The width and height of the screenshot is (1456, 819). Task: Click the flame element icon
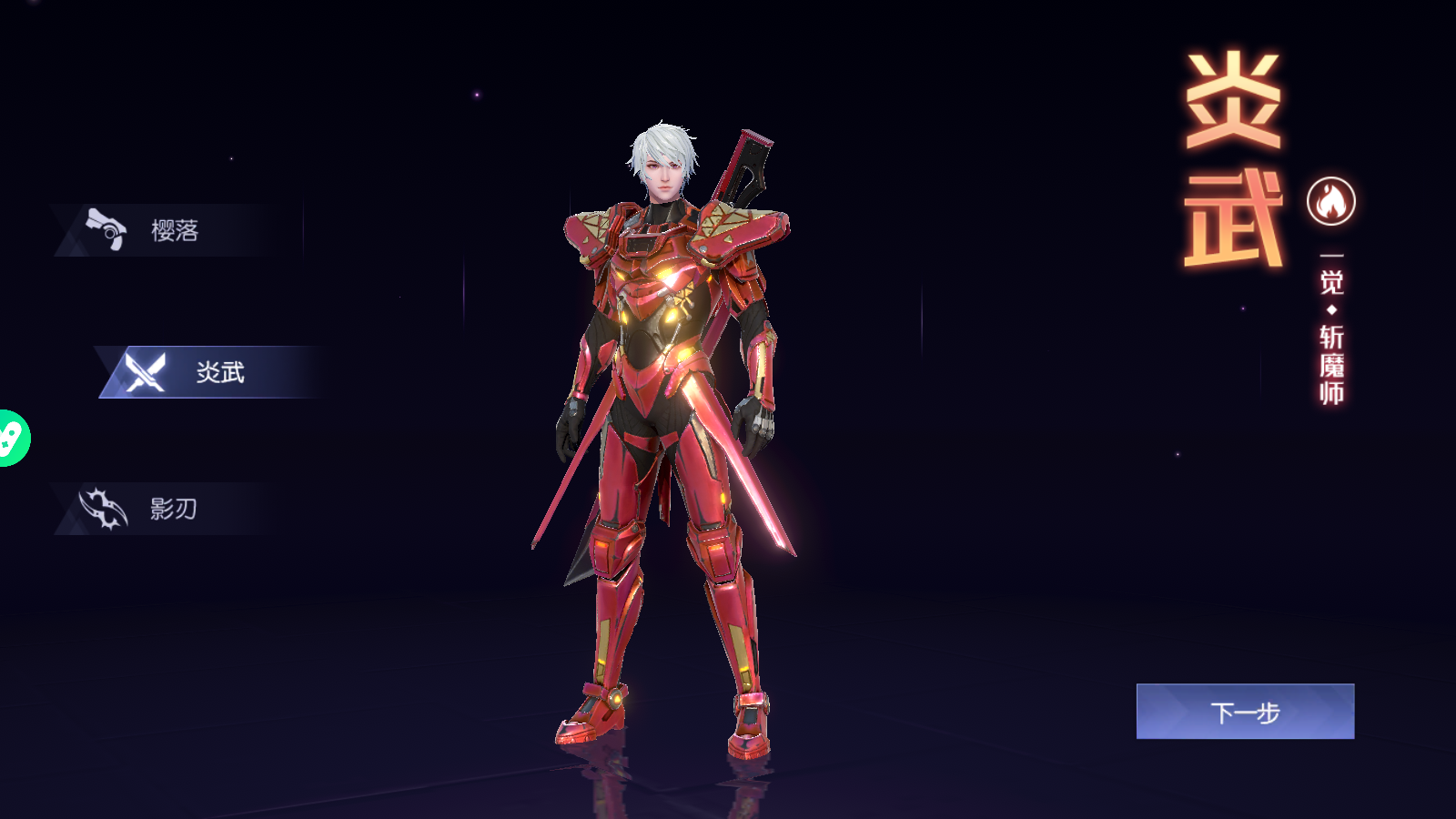(1330, 201)
